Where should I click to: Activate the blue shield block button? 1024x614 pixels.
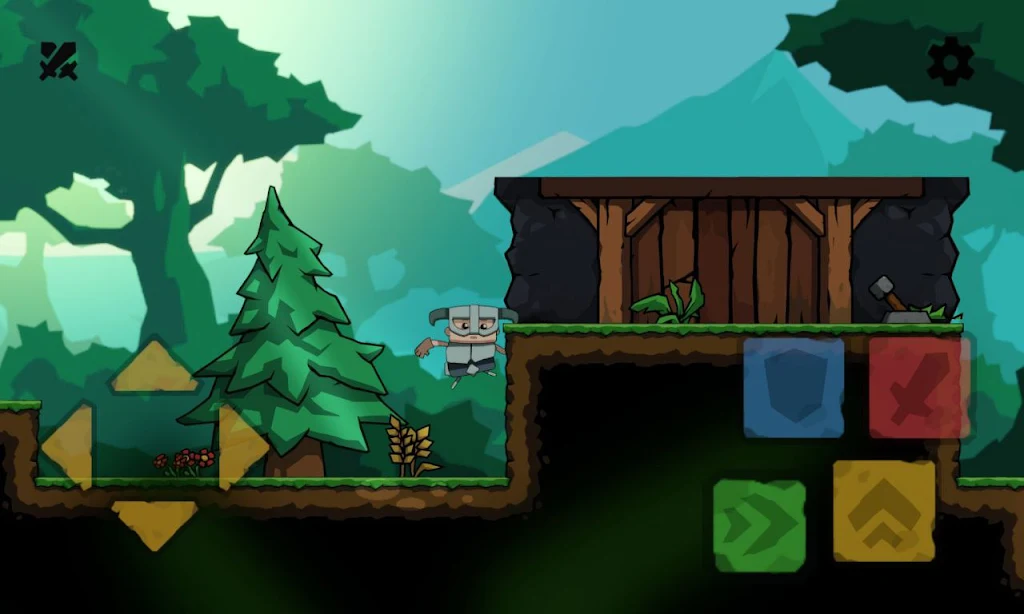(x=794, y=387)
